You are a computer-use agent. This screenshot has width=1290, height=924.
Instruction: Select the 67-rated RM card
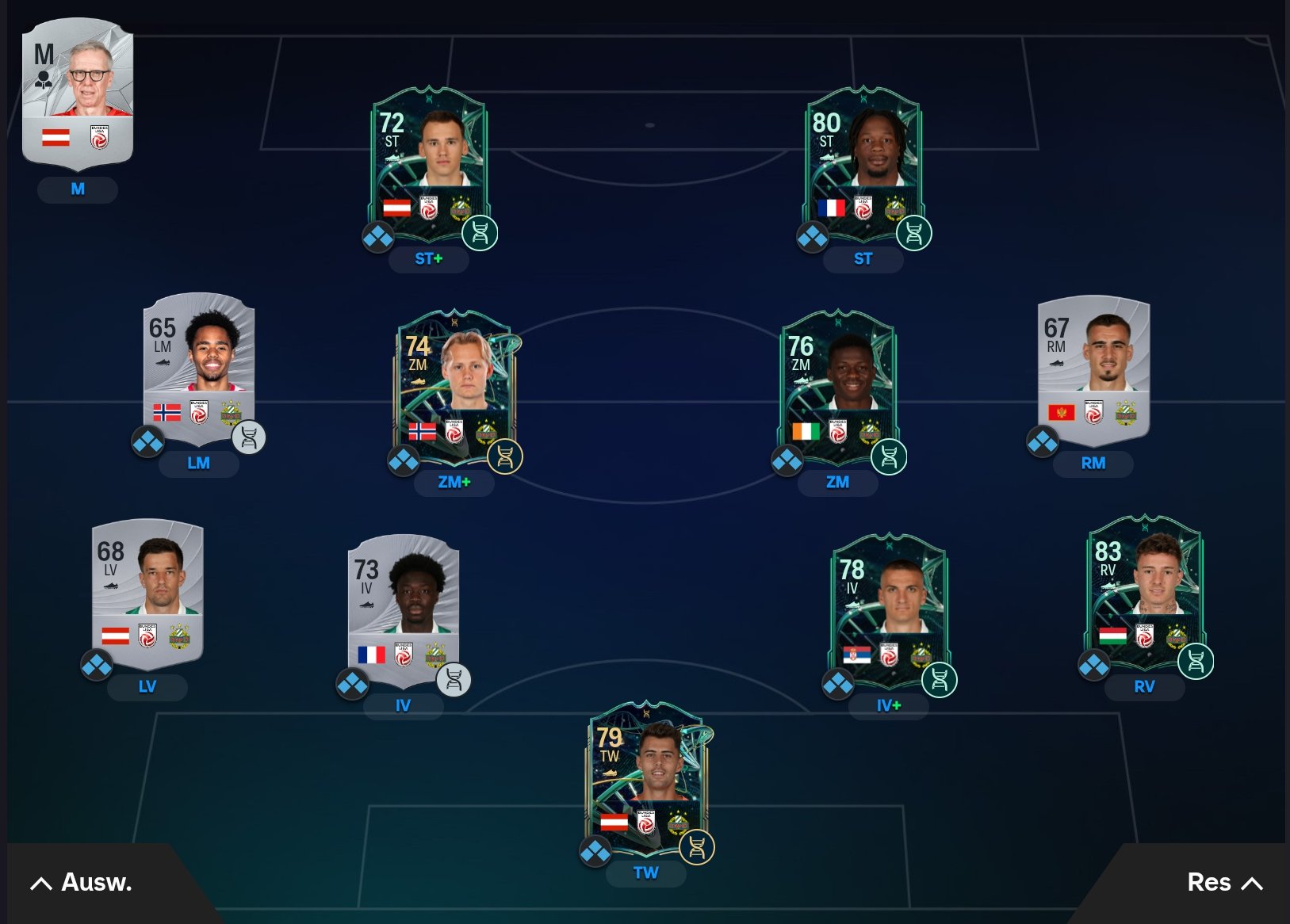(x=1093, y=368)
